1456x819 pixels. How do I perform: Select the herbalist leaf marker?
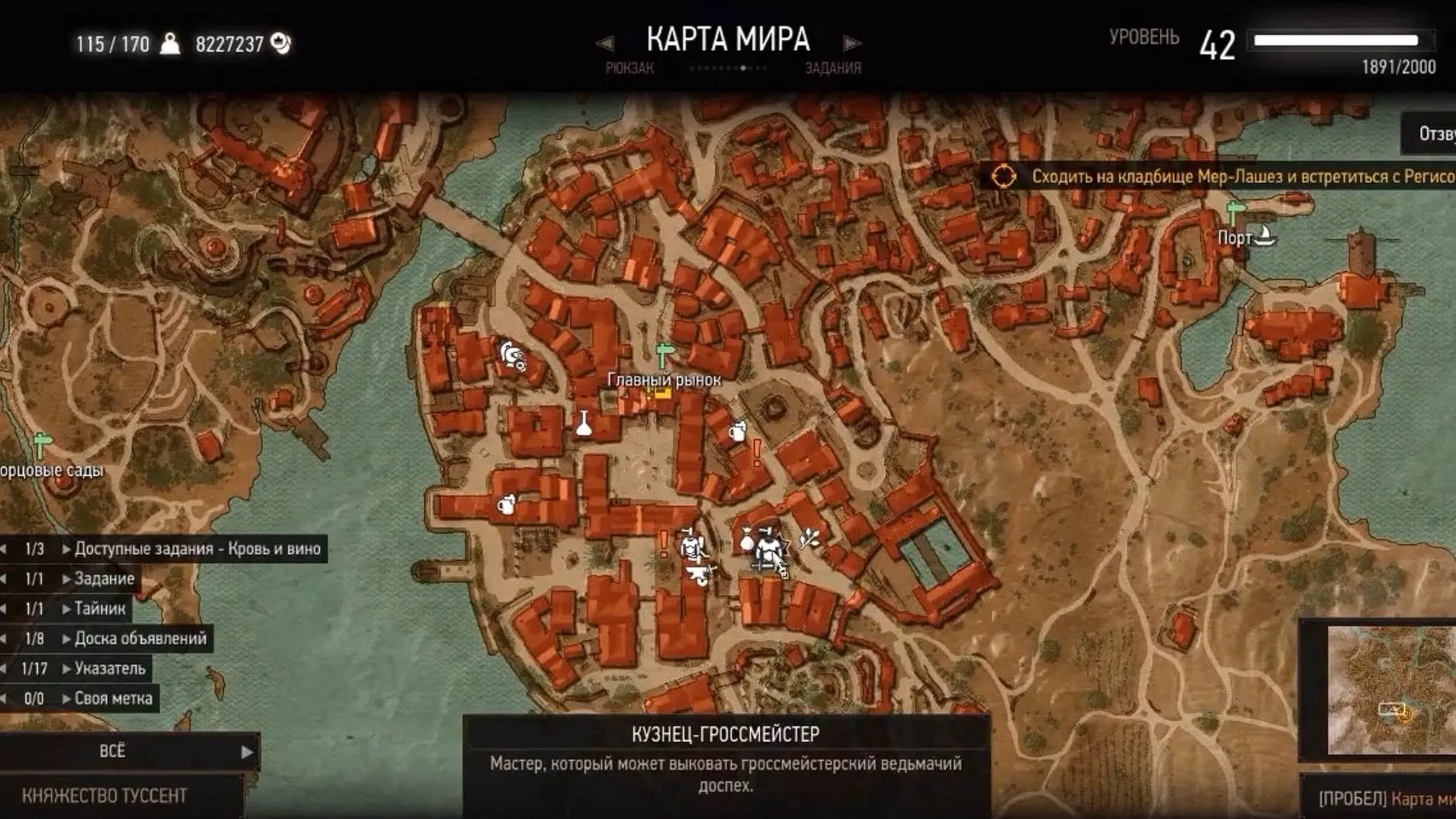click(x=808, y=538)
